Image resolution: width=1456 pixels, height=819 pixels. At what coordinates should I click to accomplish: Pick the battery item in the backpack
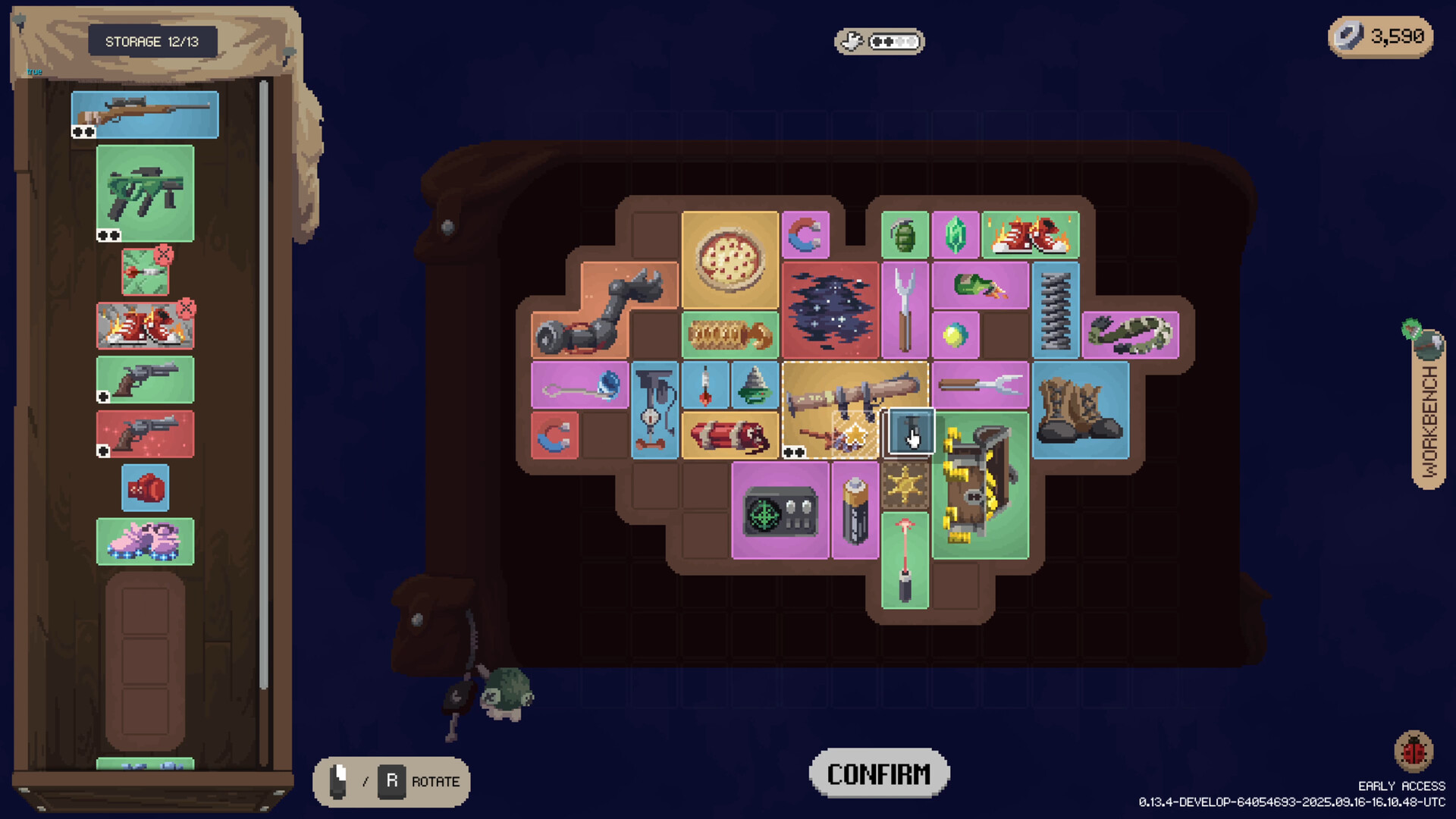855,511
